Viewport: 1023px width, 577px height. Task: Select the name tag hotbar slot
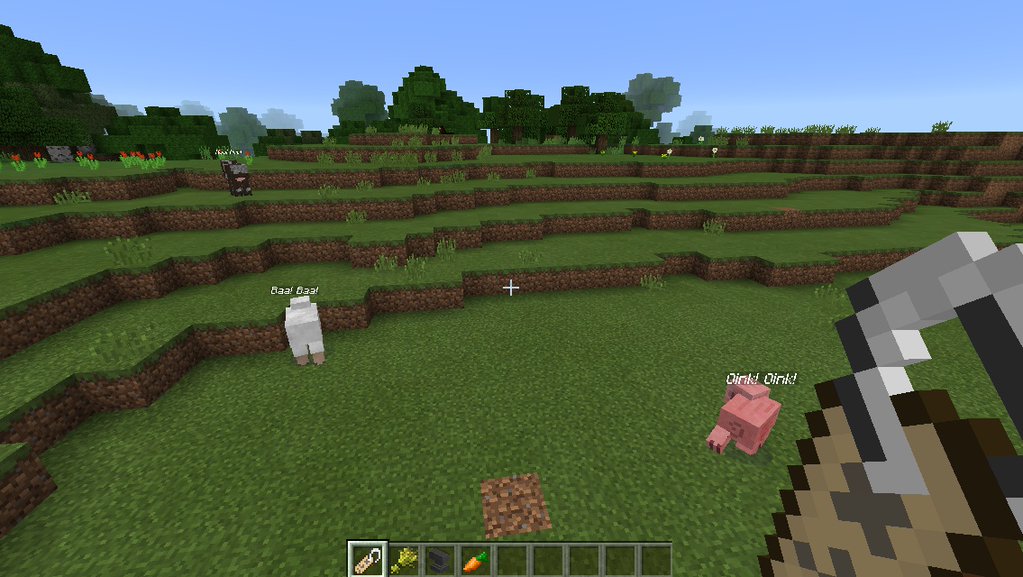point(365,559)
